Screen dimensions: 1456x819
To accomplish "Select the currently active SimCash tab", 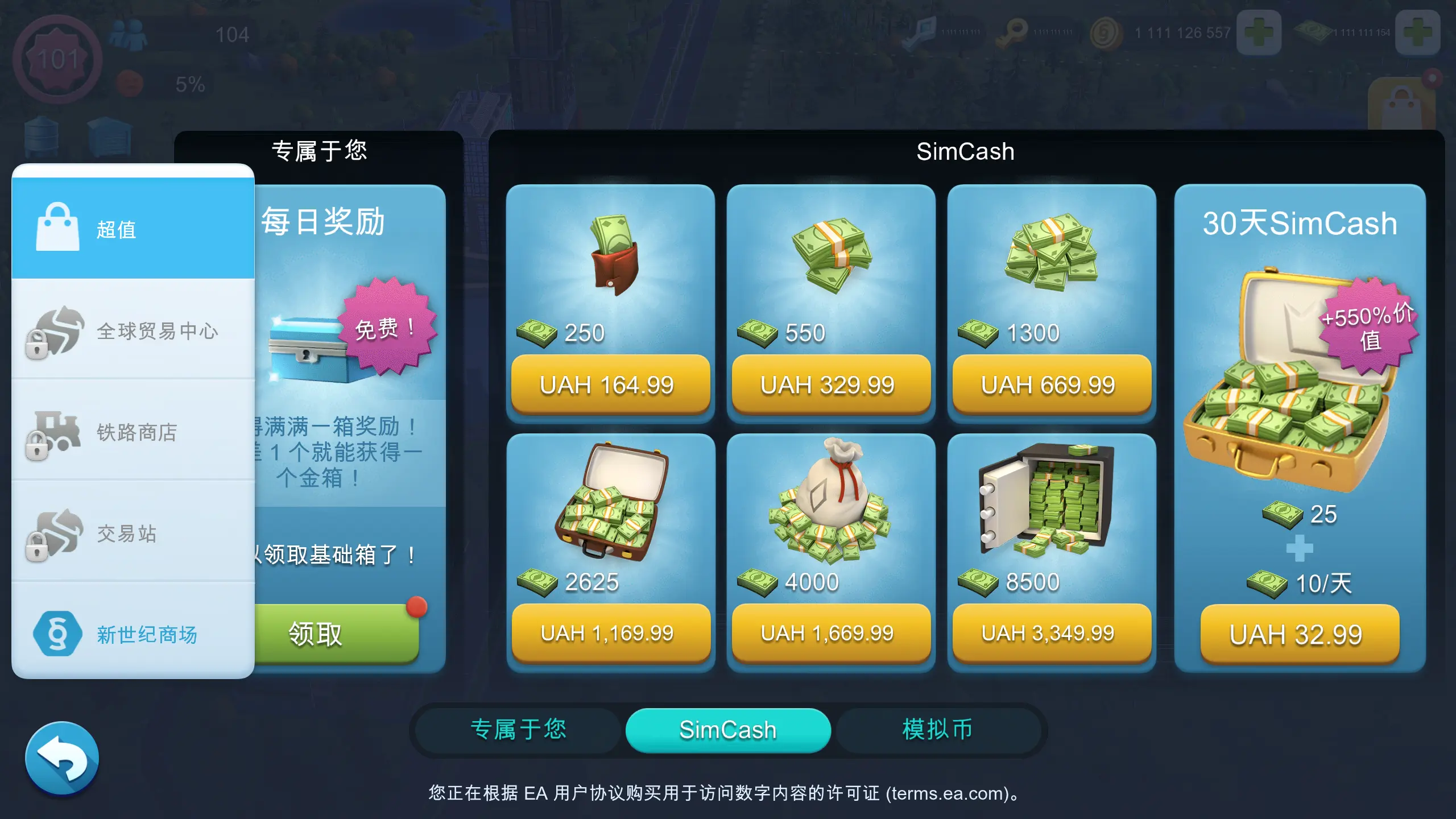I will point(728,730).
